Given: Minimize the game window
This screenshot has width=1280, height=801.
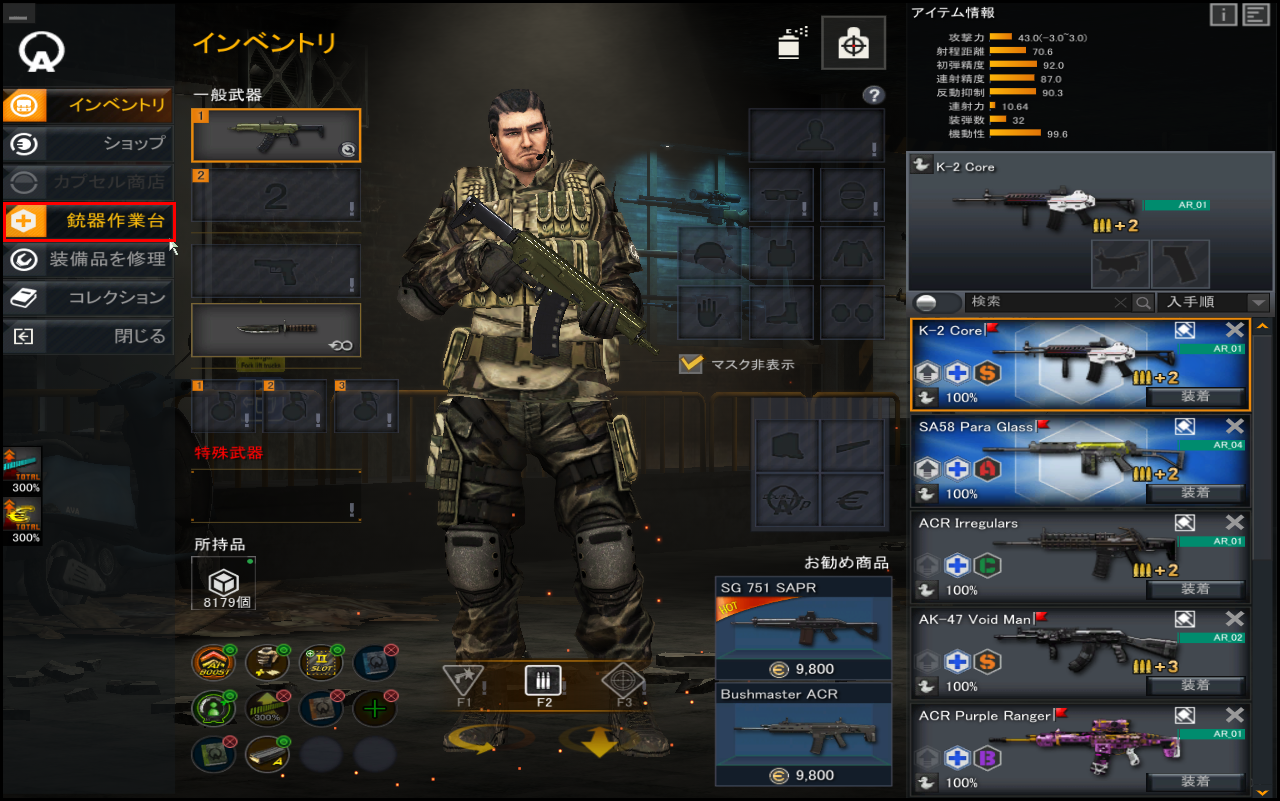Looking at the screenshot, I should (21, 12).
